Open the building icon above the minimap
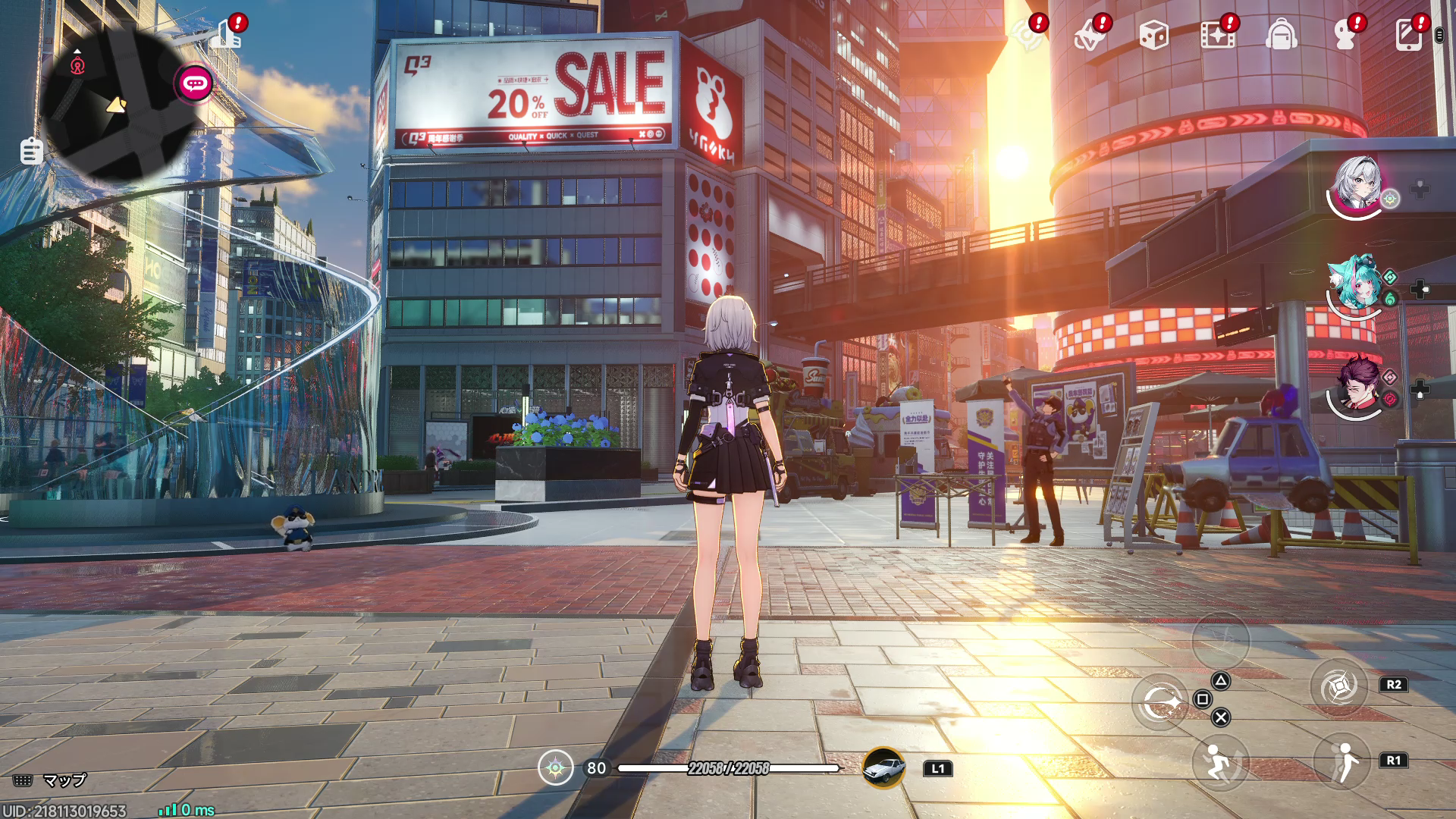 (226, 35)
